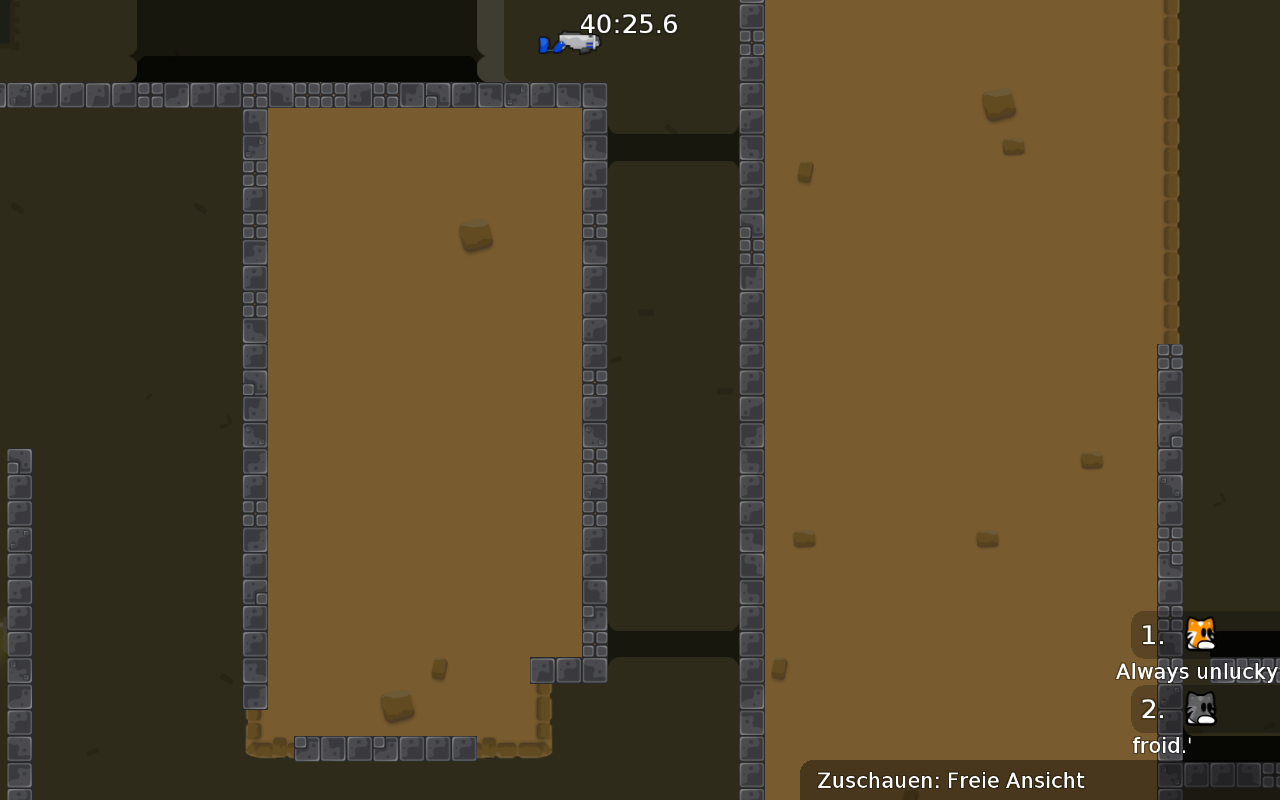
Task: Select the grey cat skin of froid.'
Action: coord(1200,708)
